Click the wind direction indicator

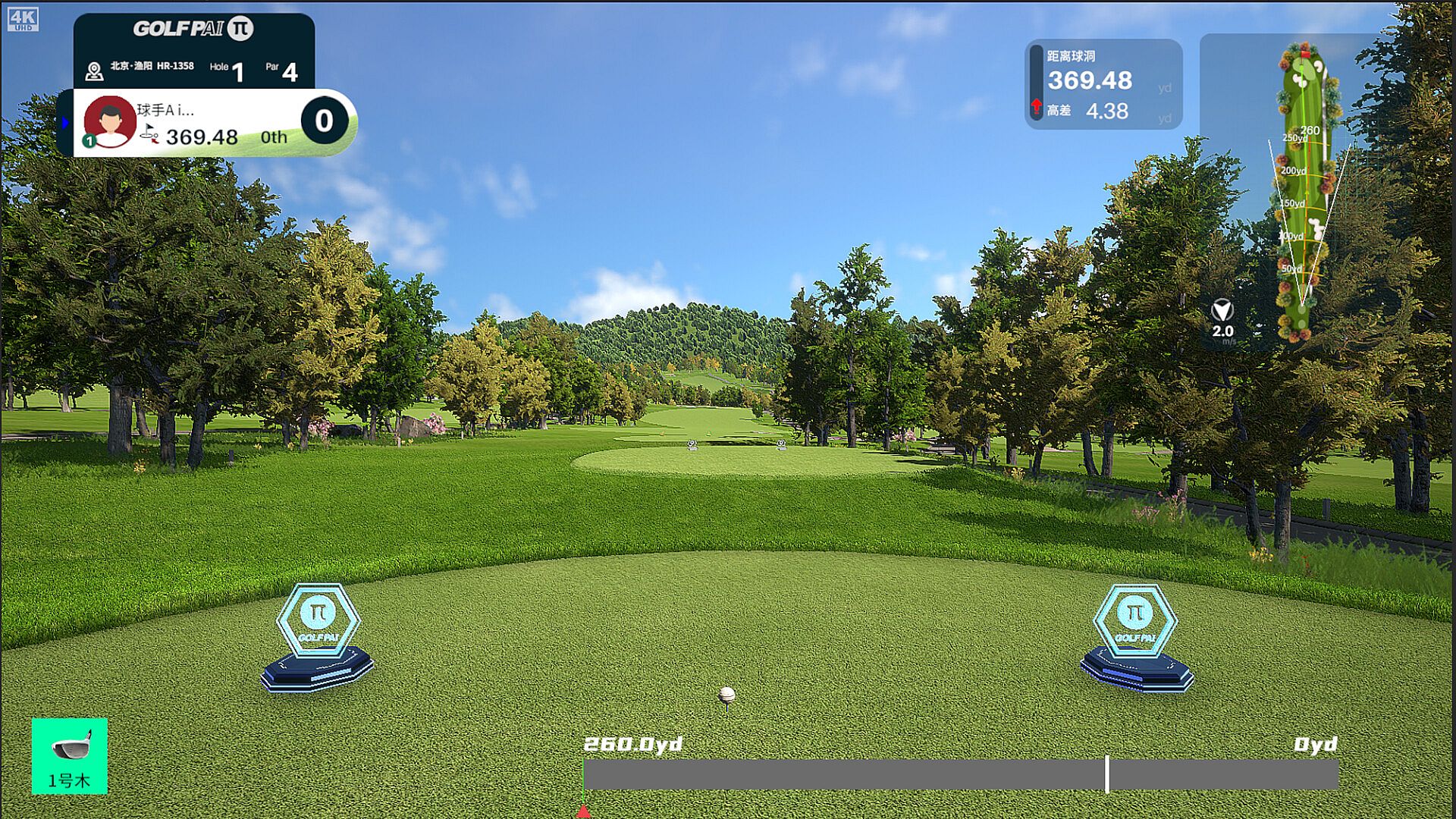(x=1222, y=311)
